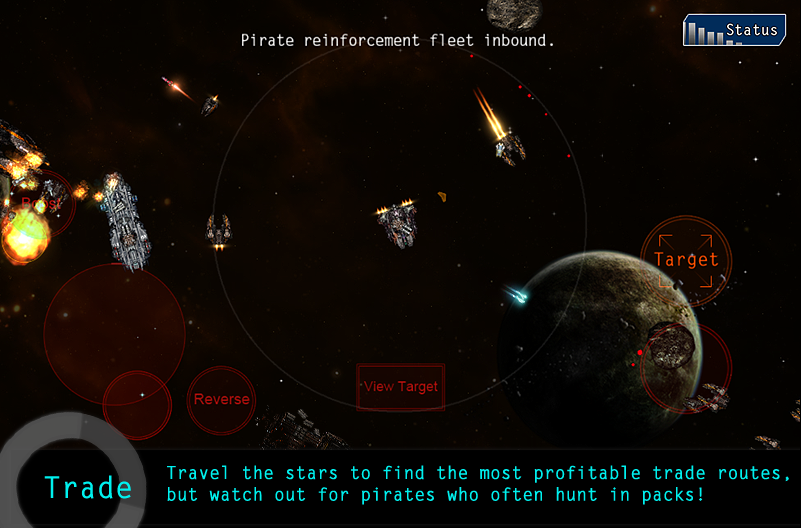The width and height of the screenshot is (801, 528).
Task: Engage the Boost button
Action: click(x=42, y=204)
